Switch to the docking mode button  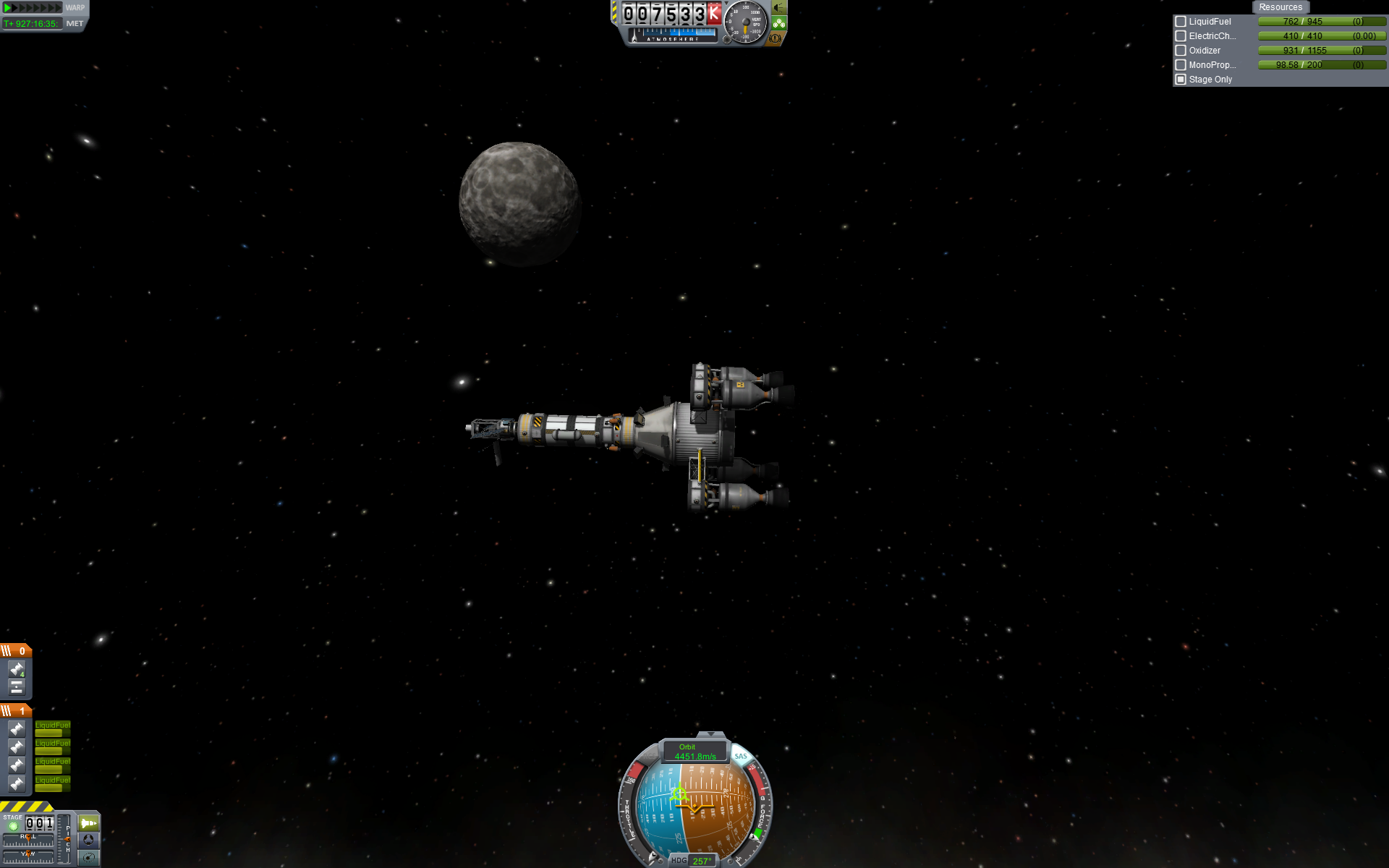[88, 840]
